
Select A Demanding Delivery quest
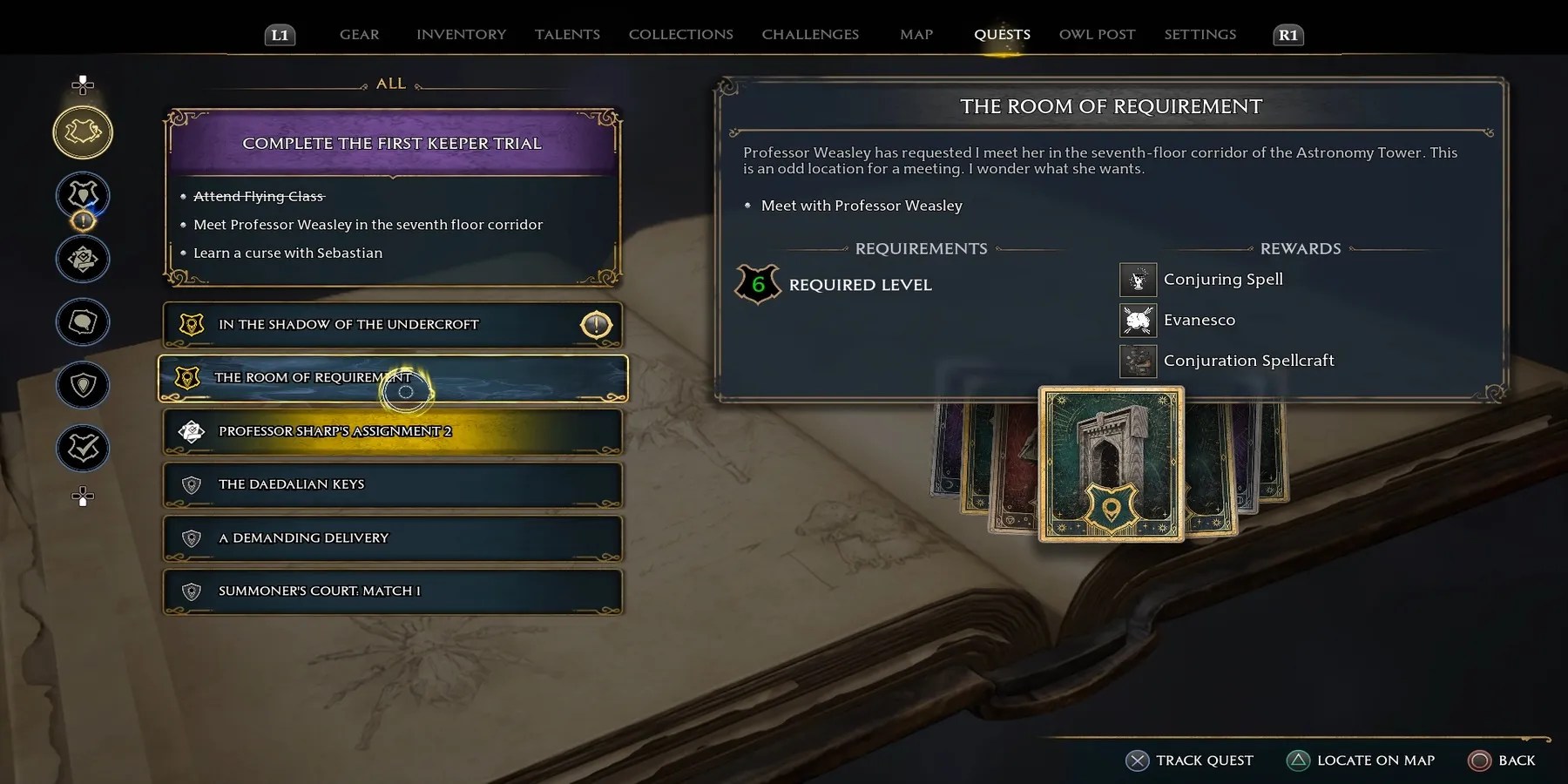click(x=392, y=537)
